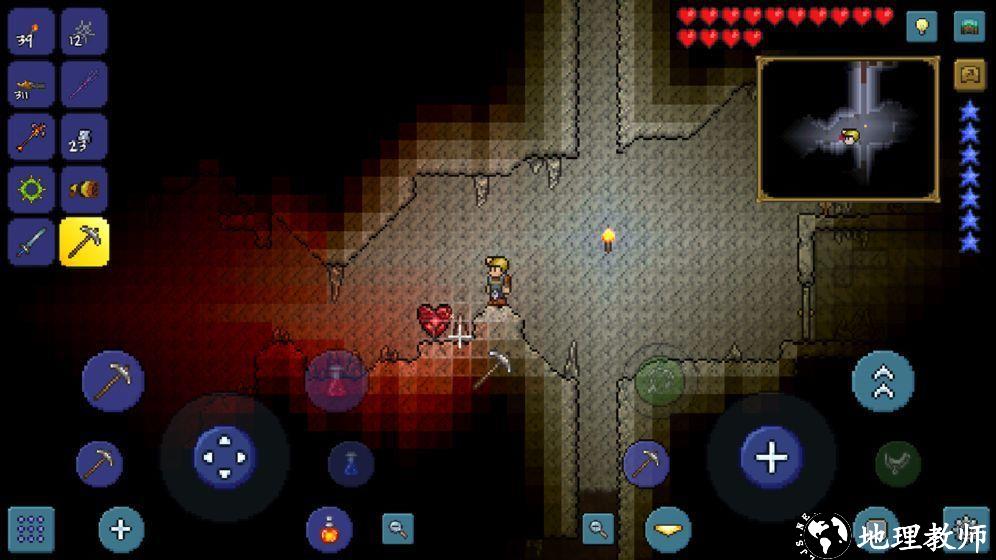Select the torch stack hotbar slot
This screenshot has width=996, height=560.
(31, 32)
